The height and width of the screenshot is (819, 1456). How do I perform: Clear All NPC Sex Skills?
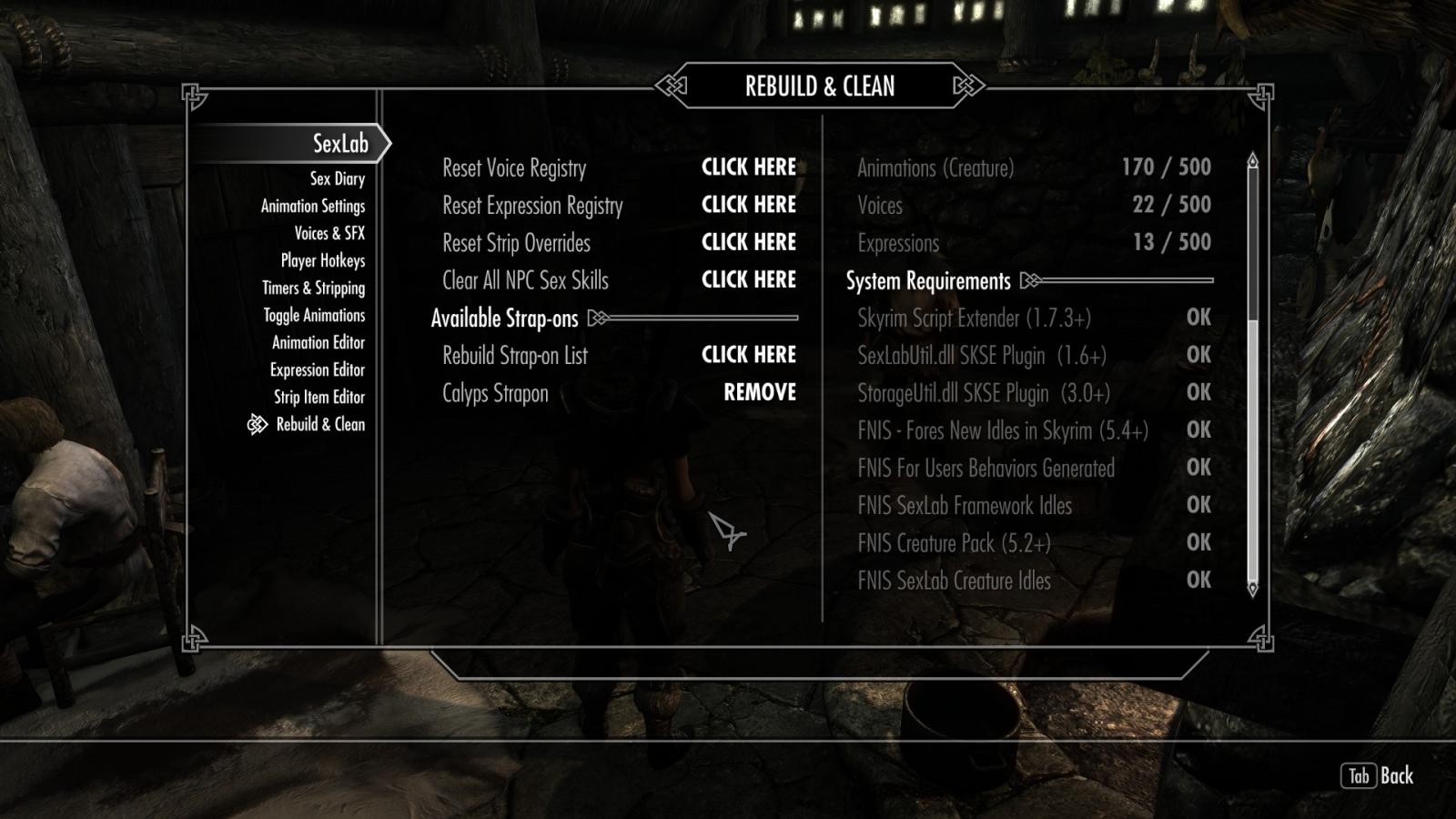748,280
